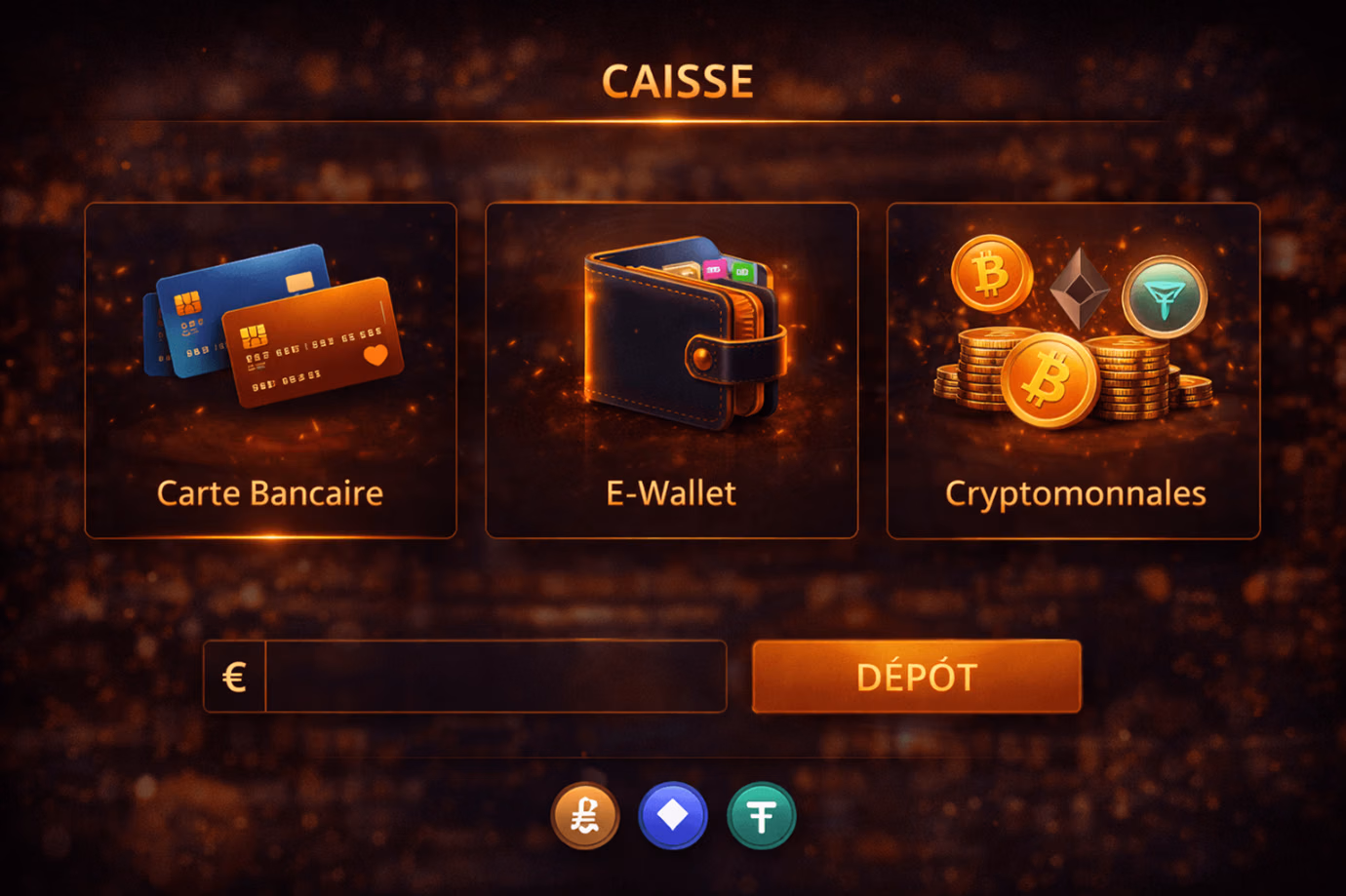Select the blue diamond crypto icon at the bottom
Viewport: 1346px width, 896px height.
click(673, 816)
